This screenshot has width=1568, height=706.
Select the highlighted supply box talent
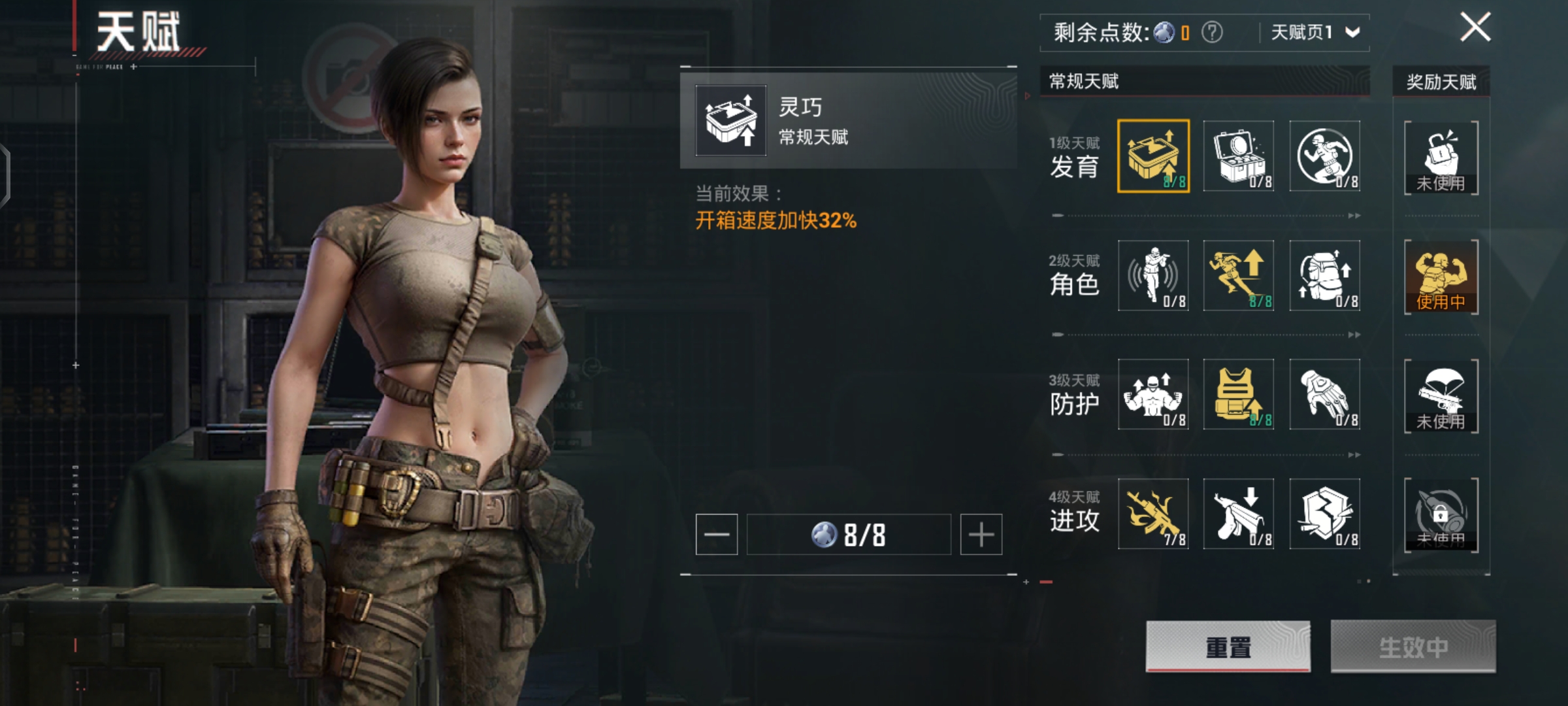[x=1153, y=156]
